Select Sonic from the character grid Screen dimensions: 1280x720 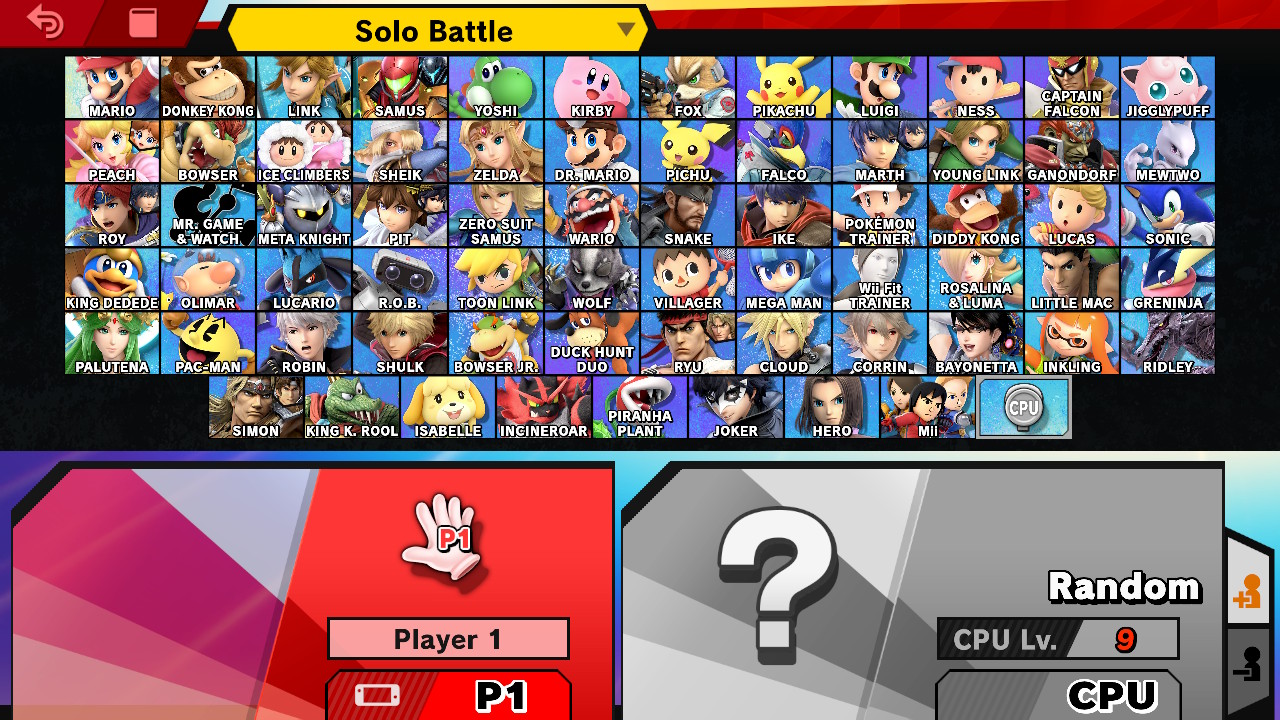1168,215
